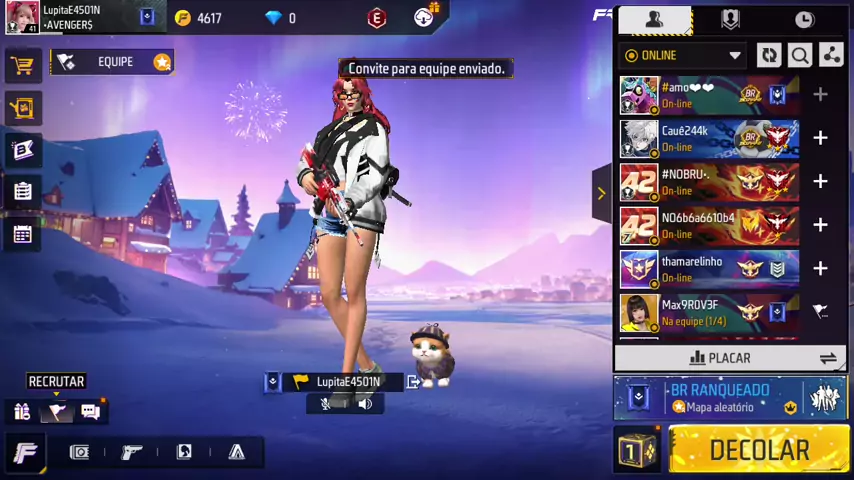
Task: Invite Cauê244k to the team
Action: pos(820,138)
